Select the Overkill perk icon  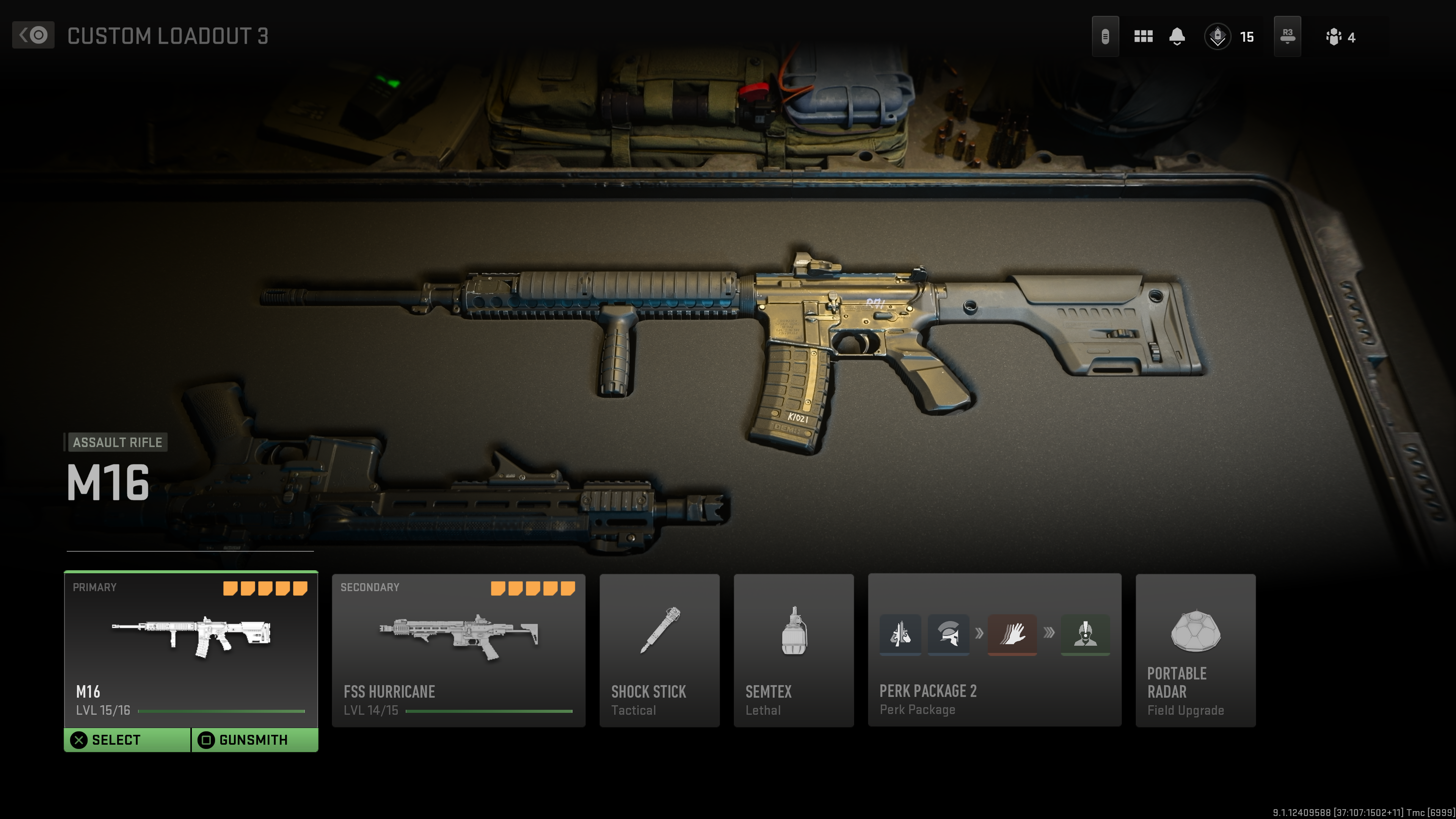click(901, 635)
